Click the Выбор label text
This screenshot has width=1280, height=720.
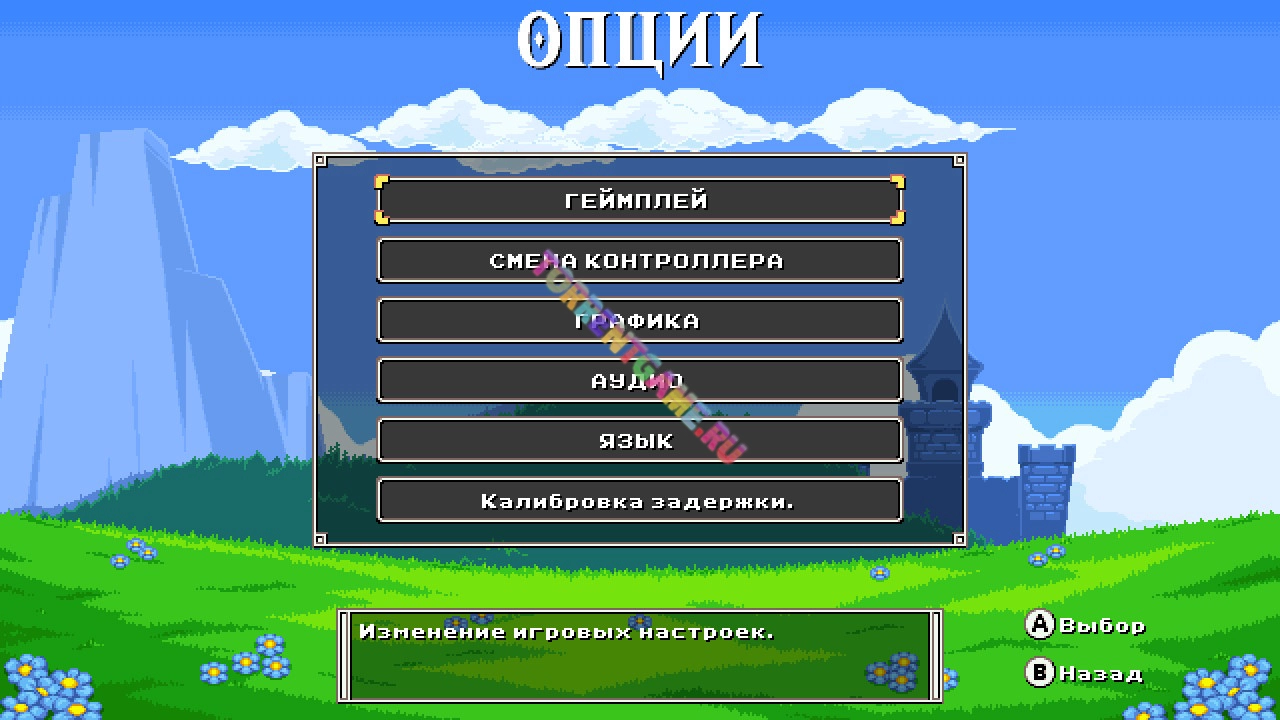1100,626
